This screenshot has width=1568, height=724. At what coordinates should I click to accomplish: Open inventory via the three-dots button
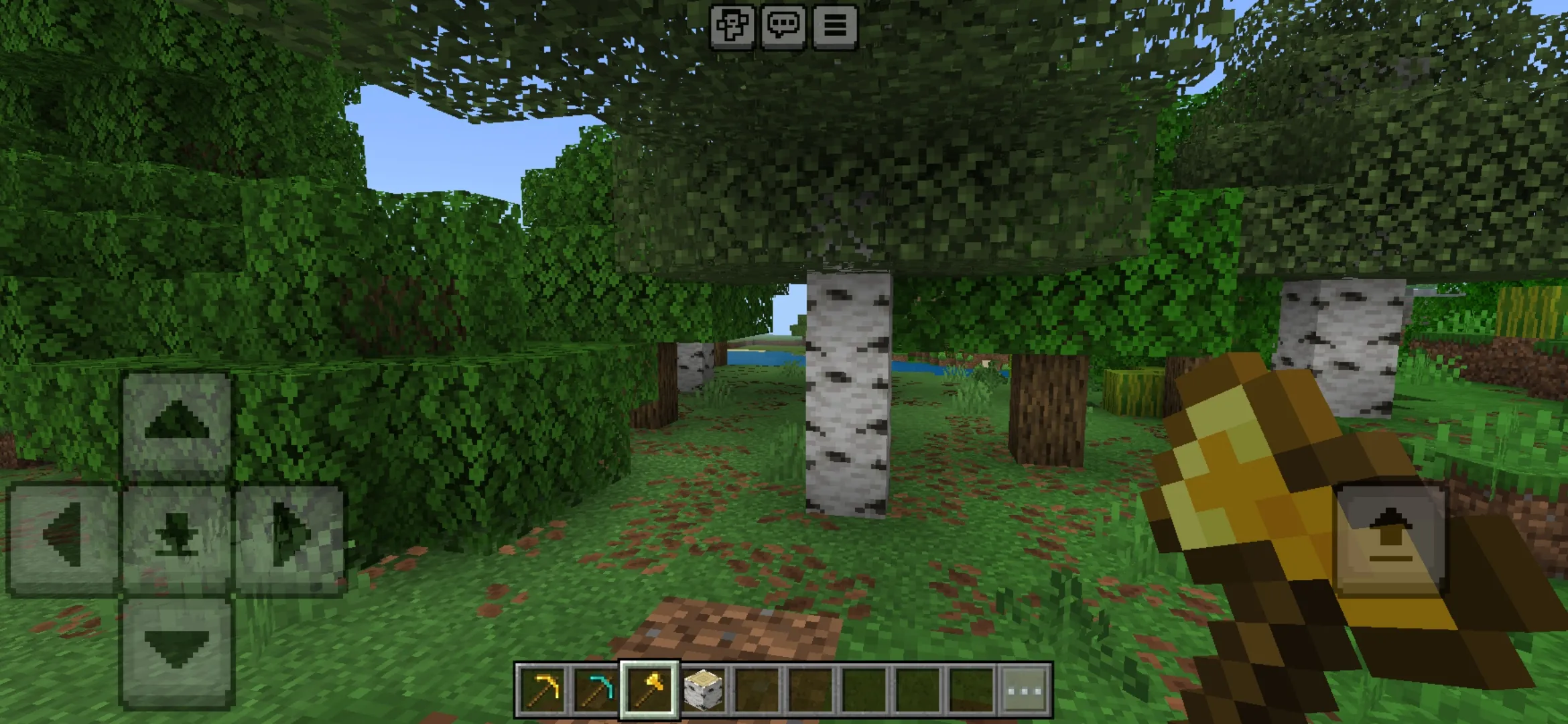point(1025,689)
